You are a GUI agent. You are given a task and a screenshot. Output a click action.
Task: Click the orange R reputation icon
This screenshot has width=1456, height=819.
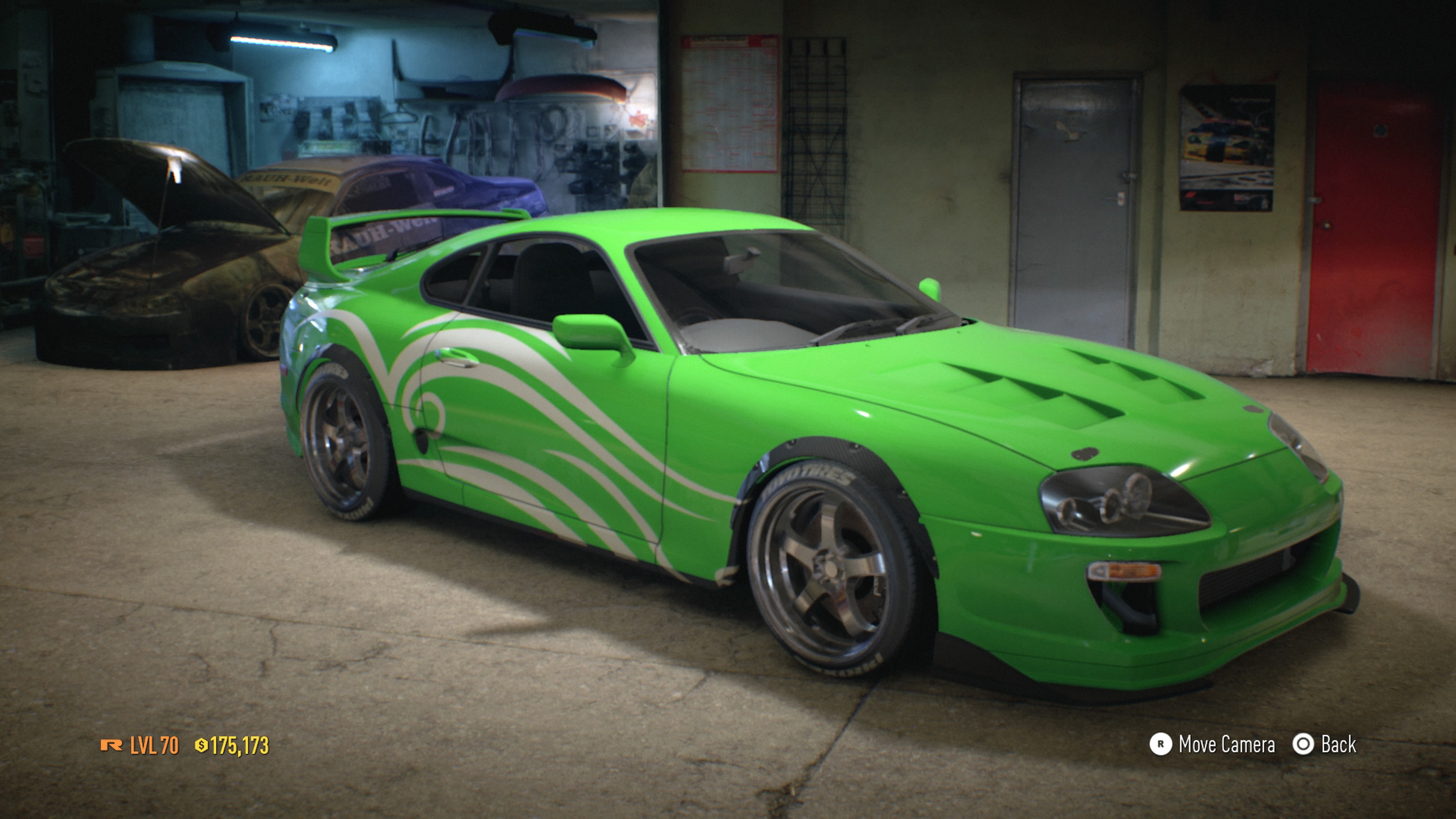tap(111, 745)
